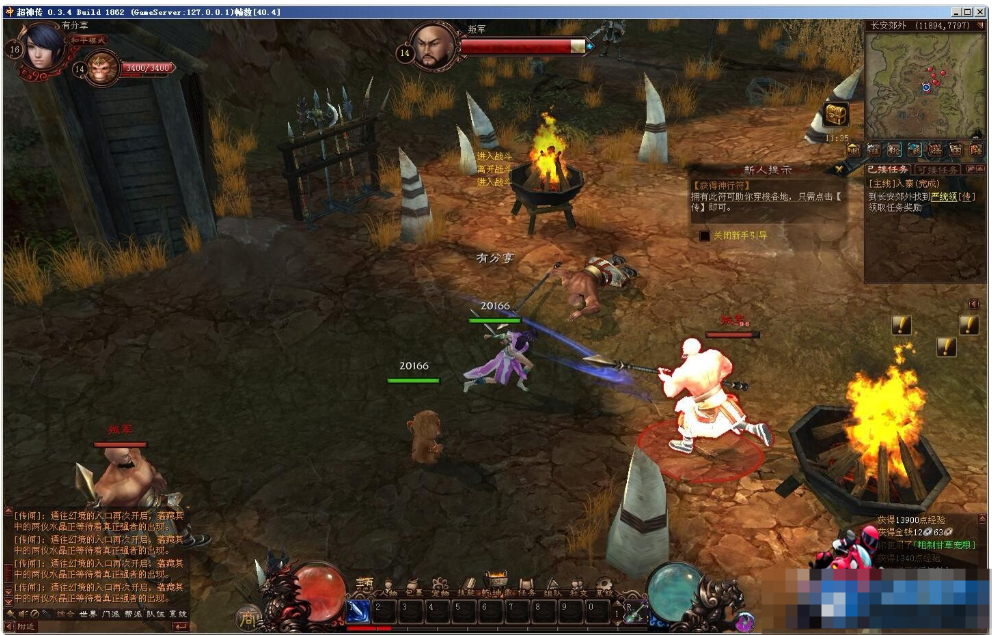Close the 新人提示 tip panel

pyautogui.click(x=838, y=170)
